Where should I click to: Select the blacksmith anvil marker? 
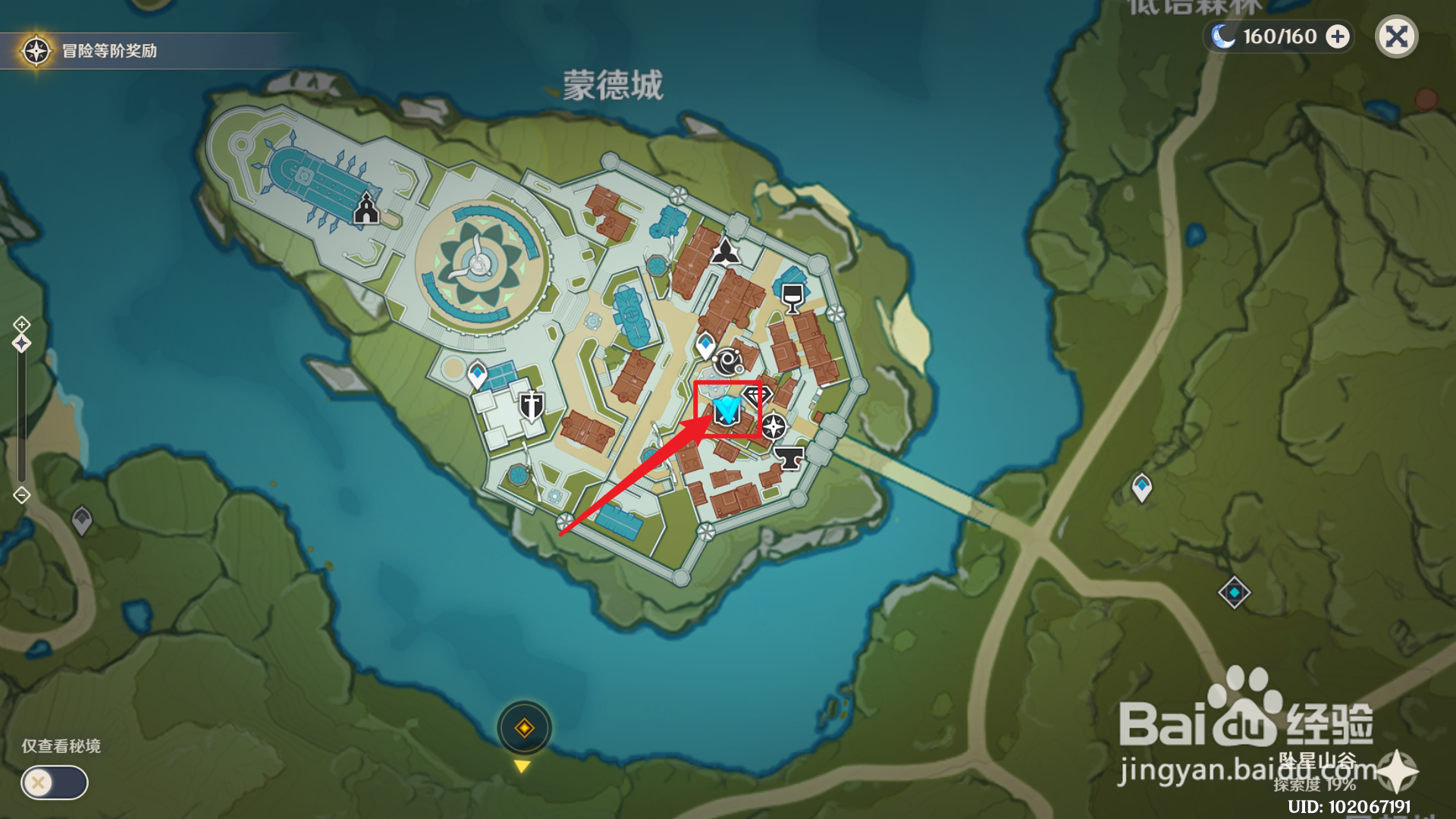click(789, 457)
